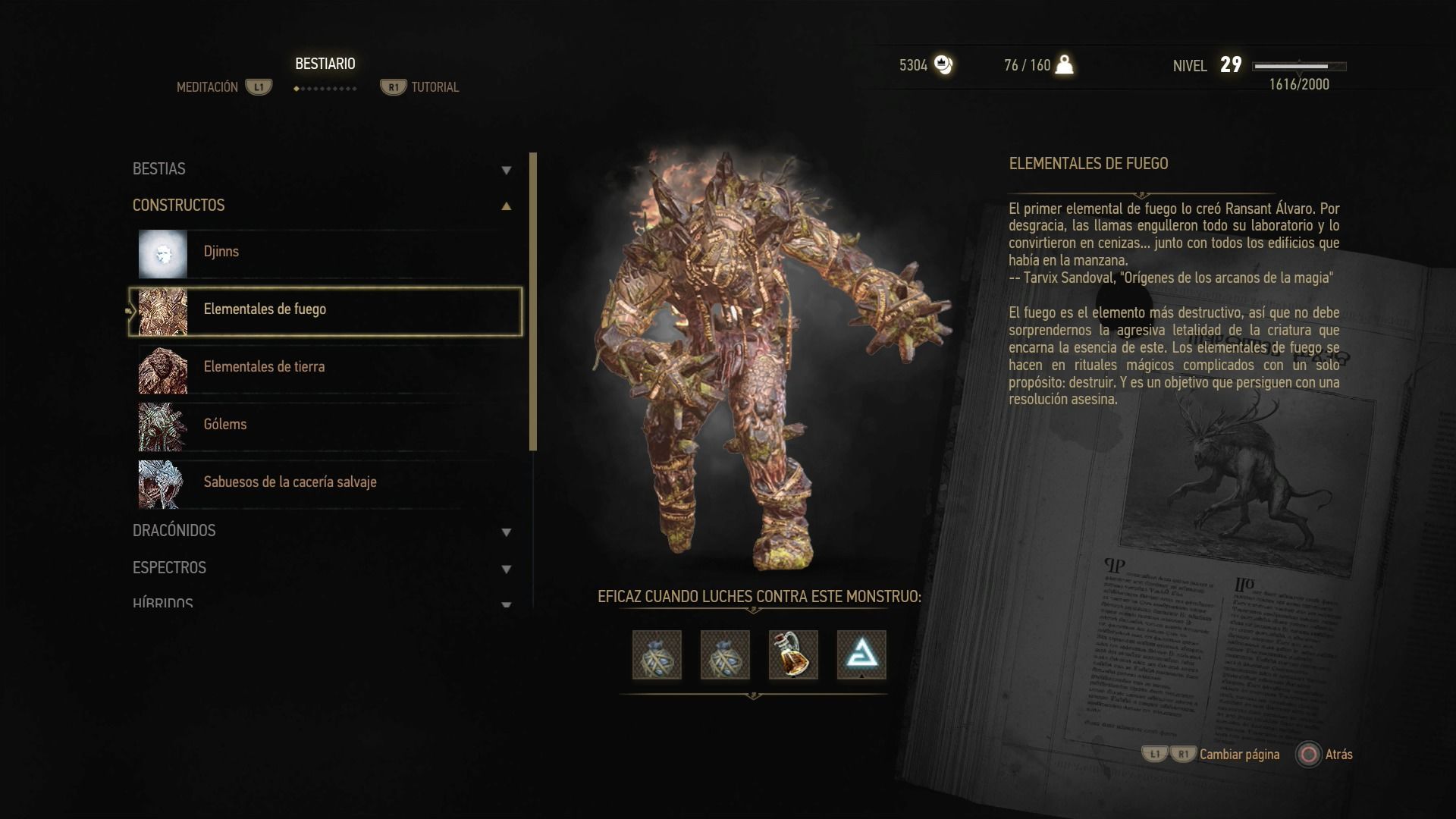
Task: Expand the Bestias category
Action: [x=322, y=169]
